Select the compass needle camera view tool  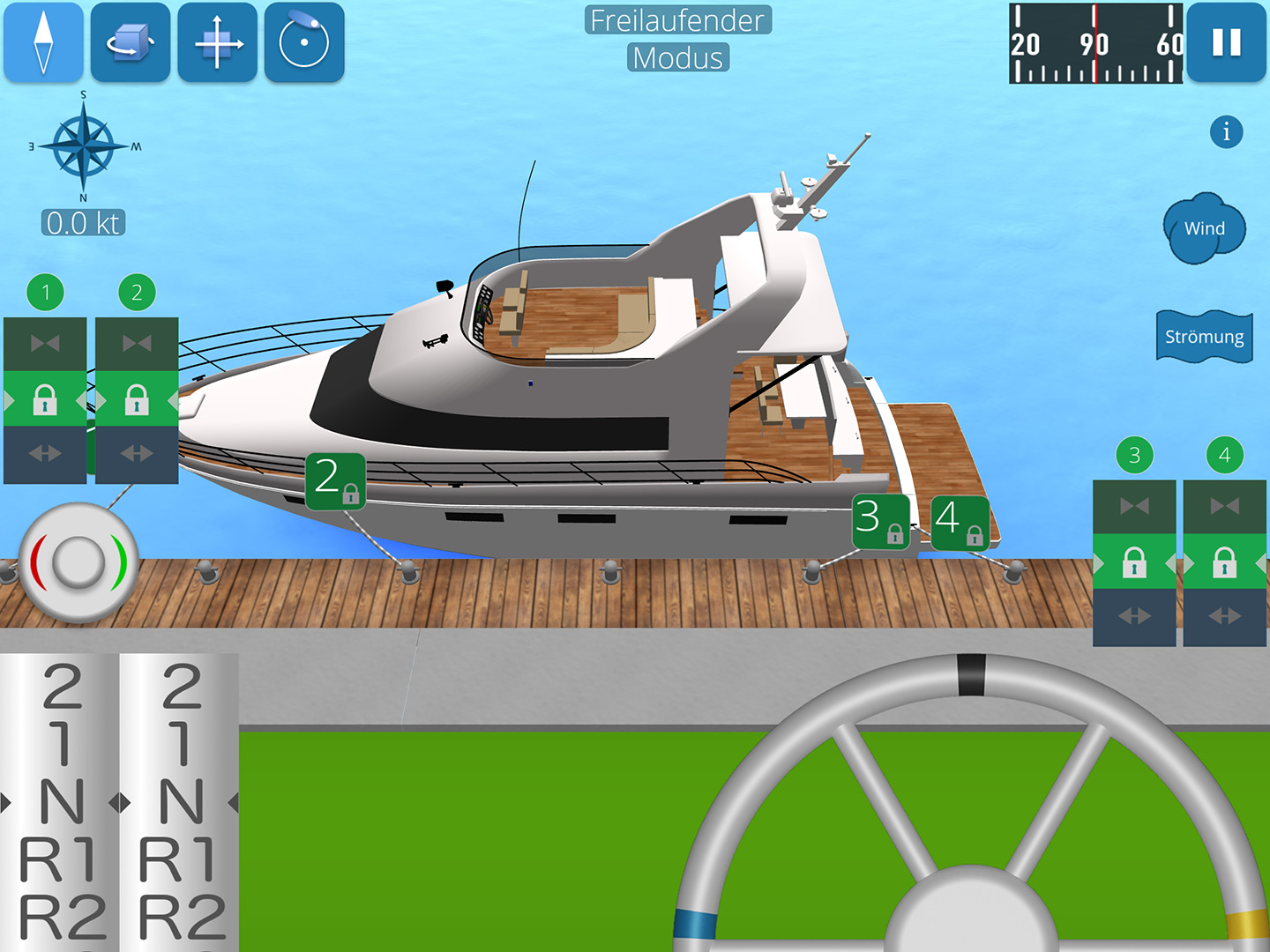(43, 42)
